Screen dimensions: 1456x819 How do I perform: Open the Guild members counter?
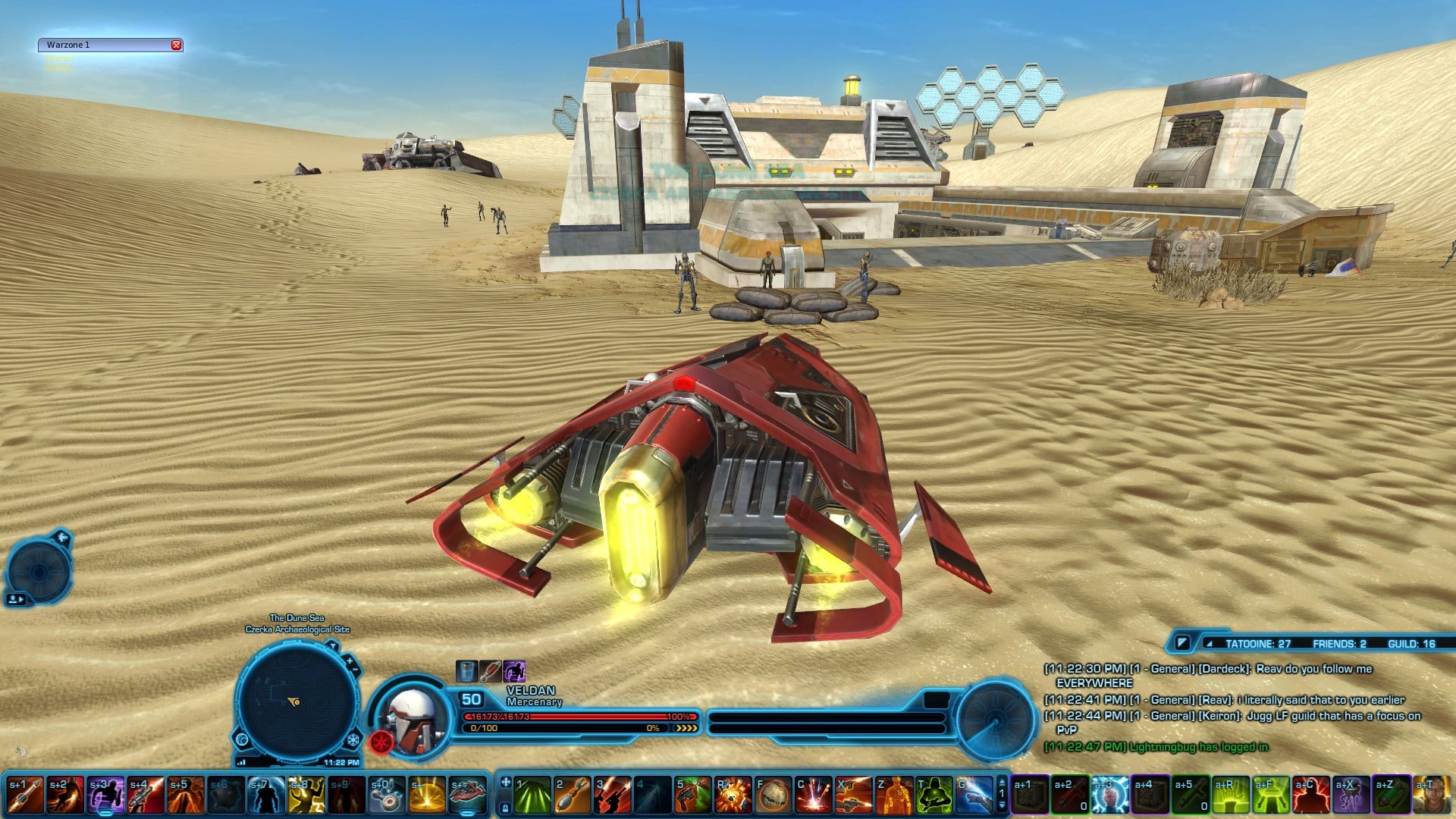tap(1411, 644)
